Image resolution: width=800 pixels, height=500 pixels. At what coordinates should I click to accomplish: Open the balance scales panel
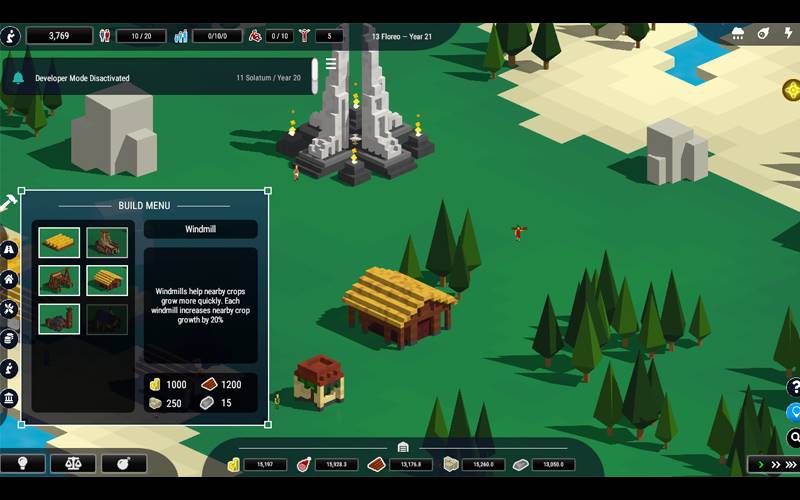[73, 464]
